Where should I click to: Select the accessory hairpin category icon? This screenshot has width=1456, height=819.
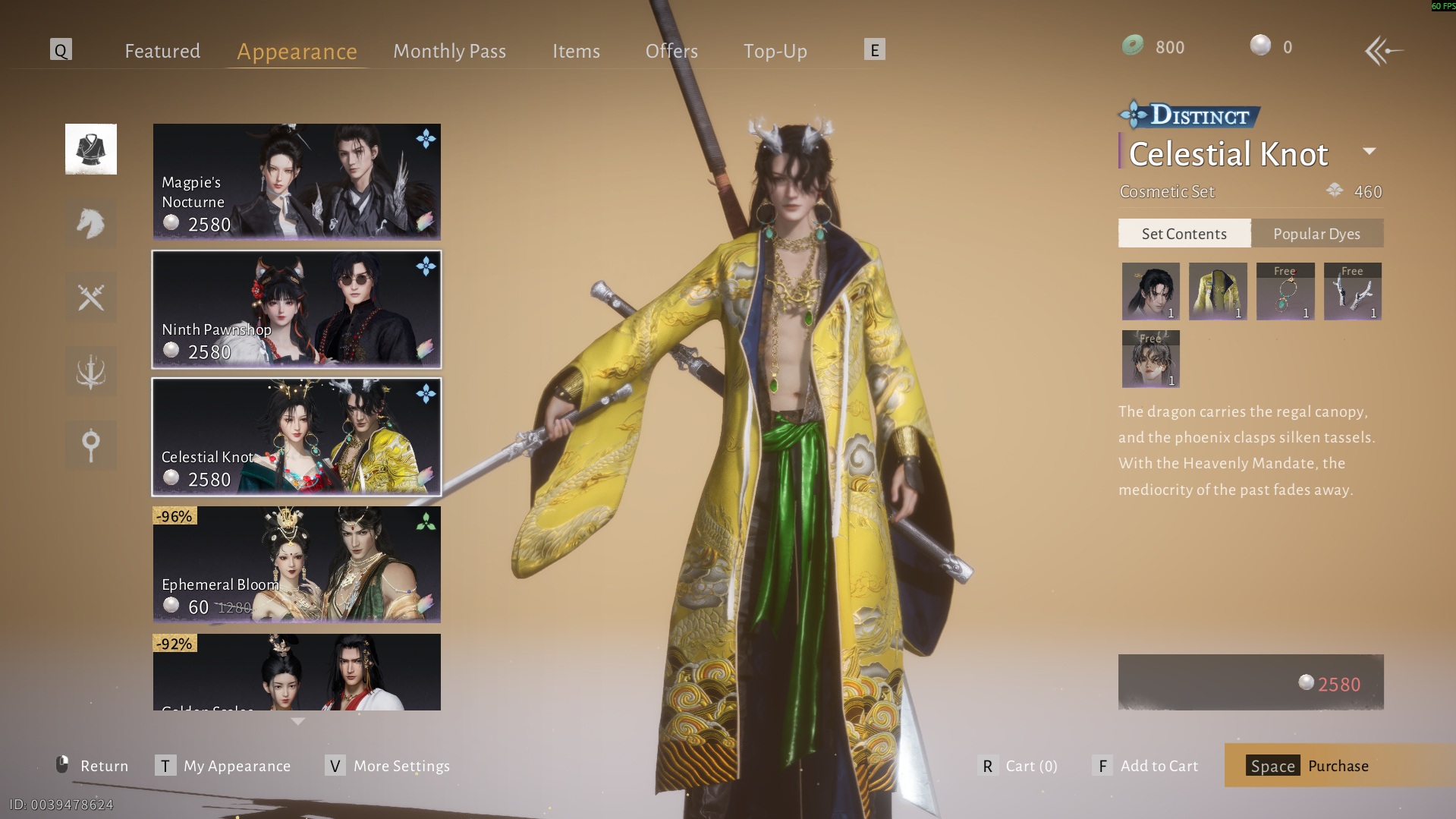tap(91, 446)
